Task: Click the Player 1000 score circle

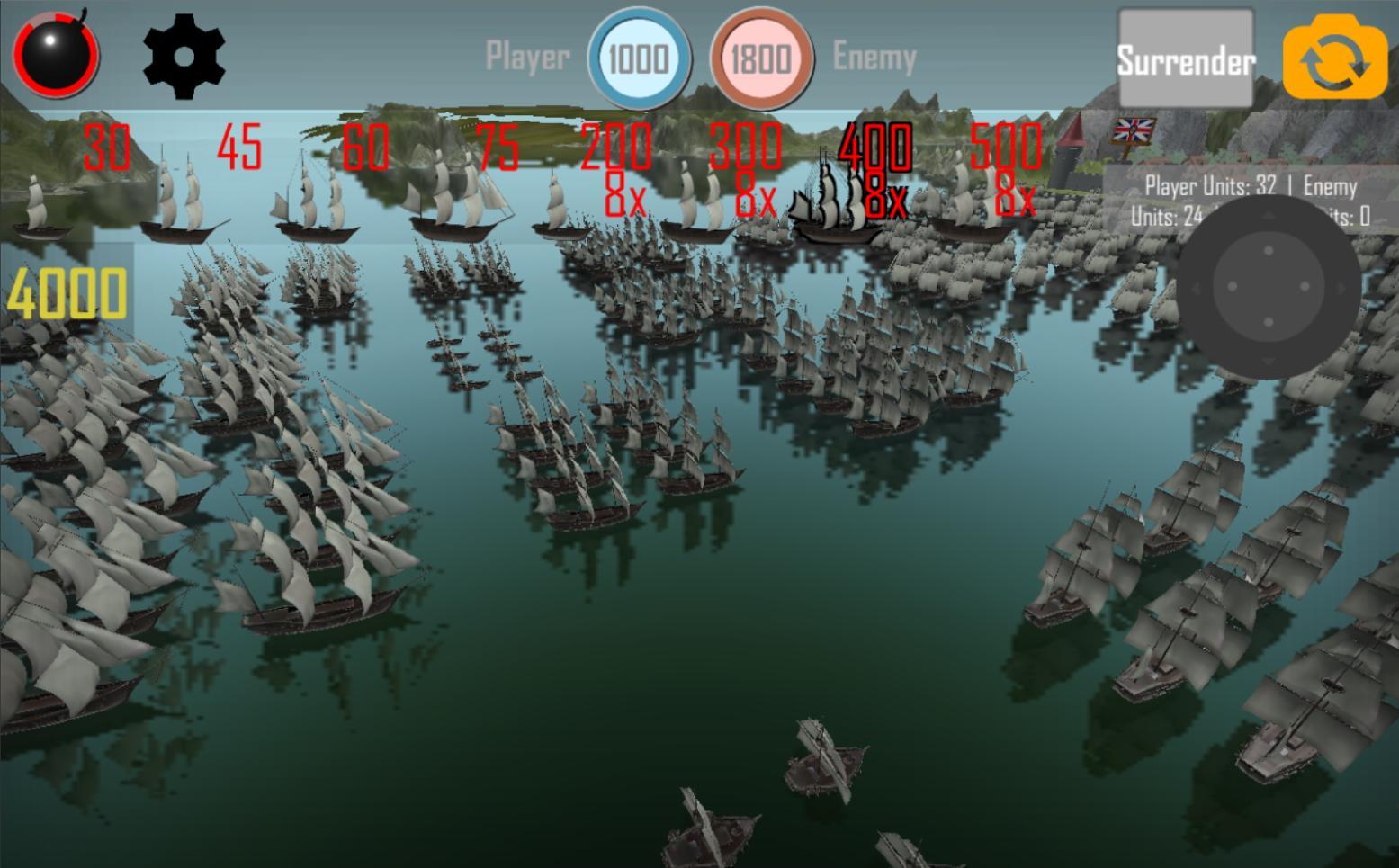Action: [x=639, y=57]
